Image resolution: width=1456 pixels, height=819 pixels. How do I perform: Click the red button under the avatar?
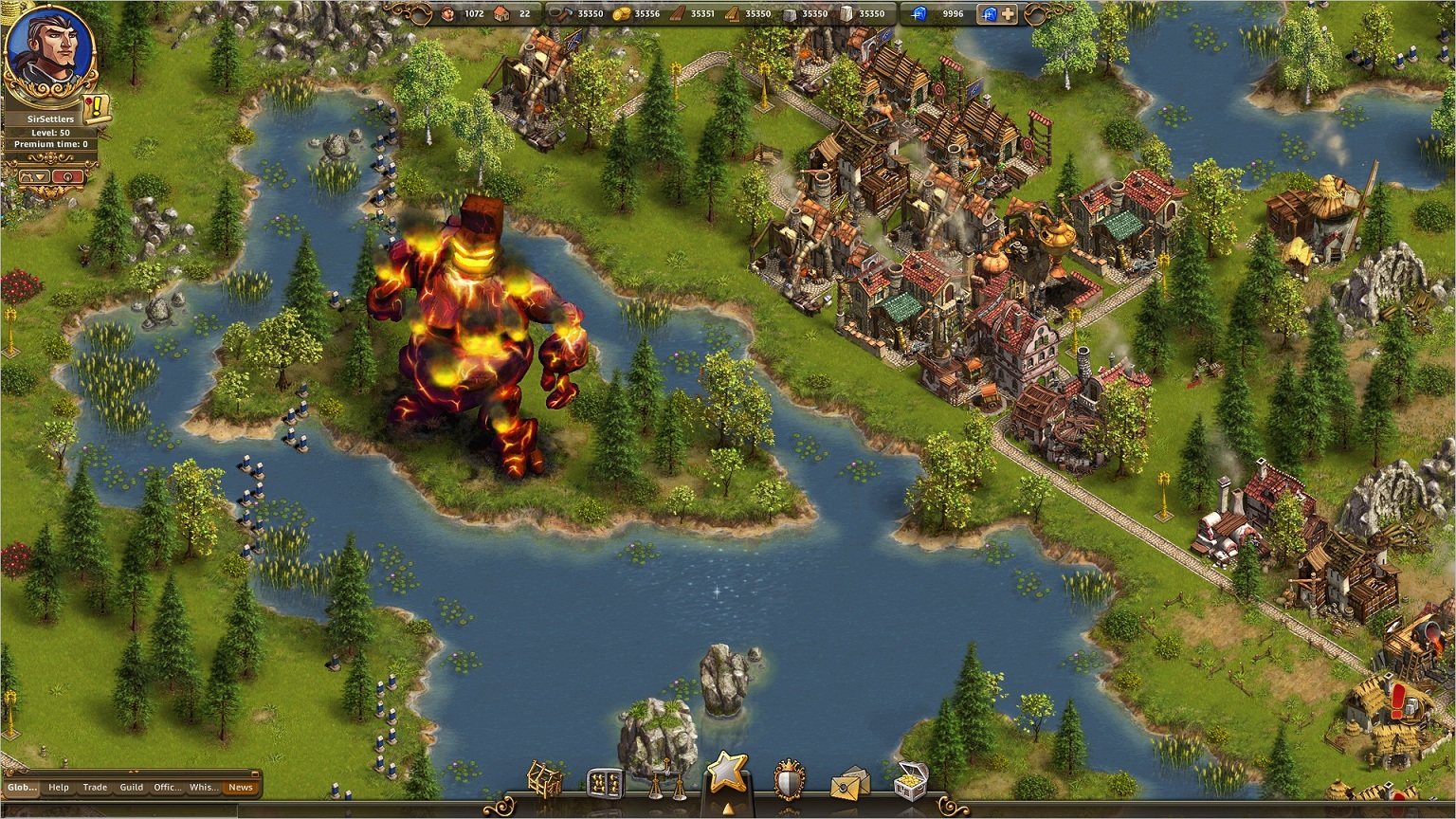point(69,176)
